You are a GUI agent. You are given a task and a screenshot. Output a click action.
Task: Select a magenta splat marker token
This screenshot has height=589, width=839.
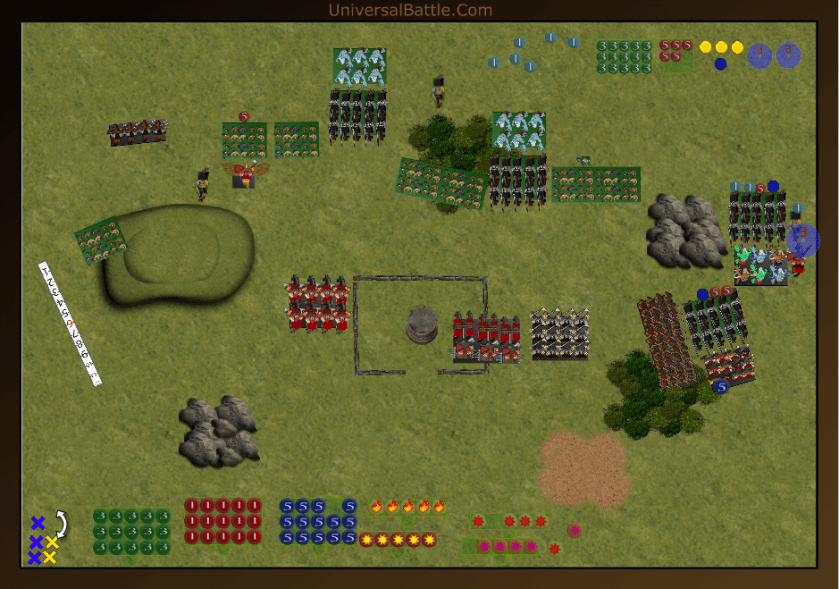point(515,546)
